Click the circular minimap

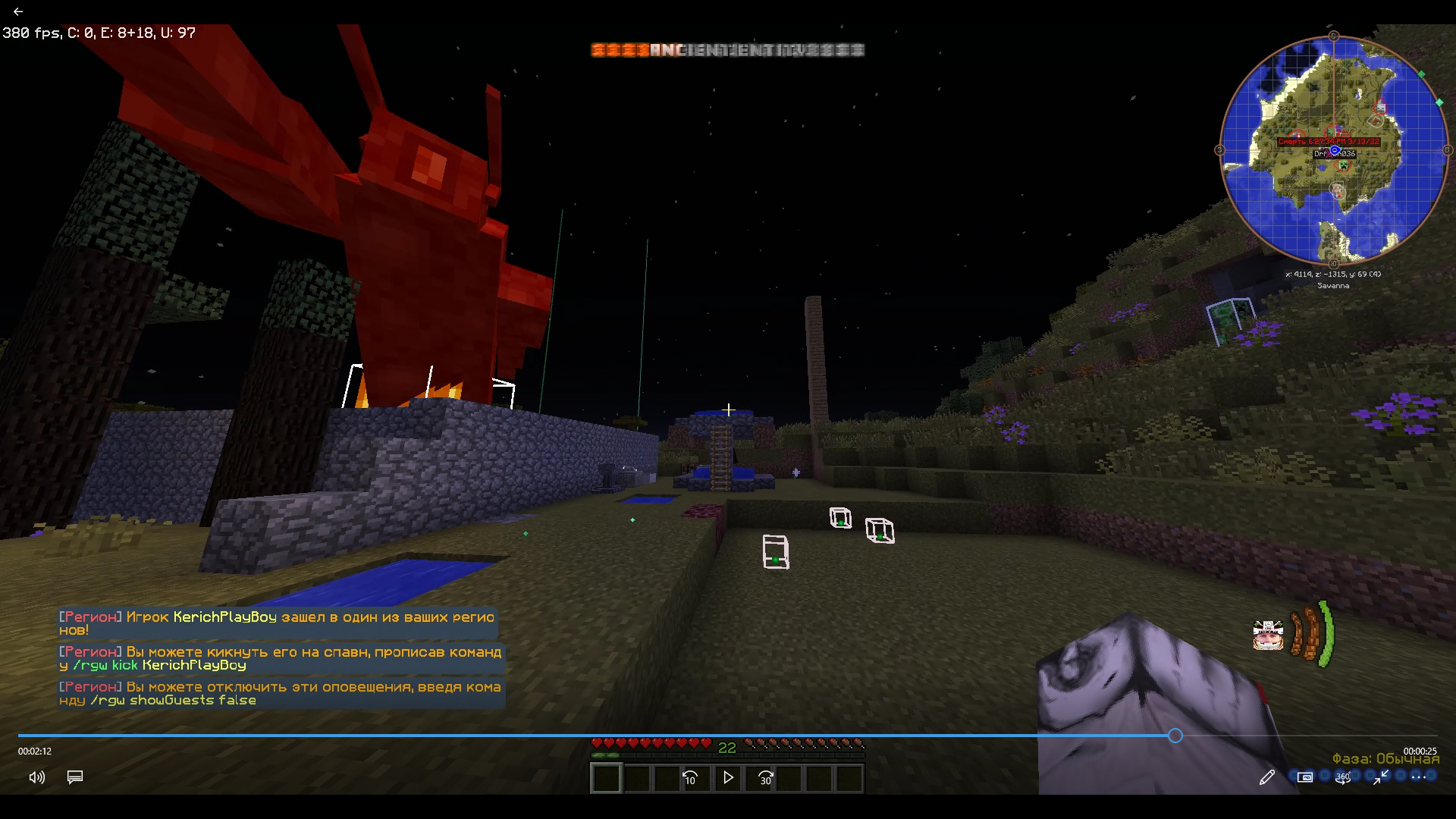click(x=1333, y=150)
